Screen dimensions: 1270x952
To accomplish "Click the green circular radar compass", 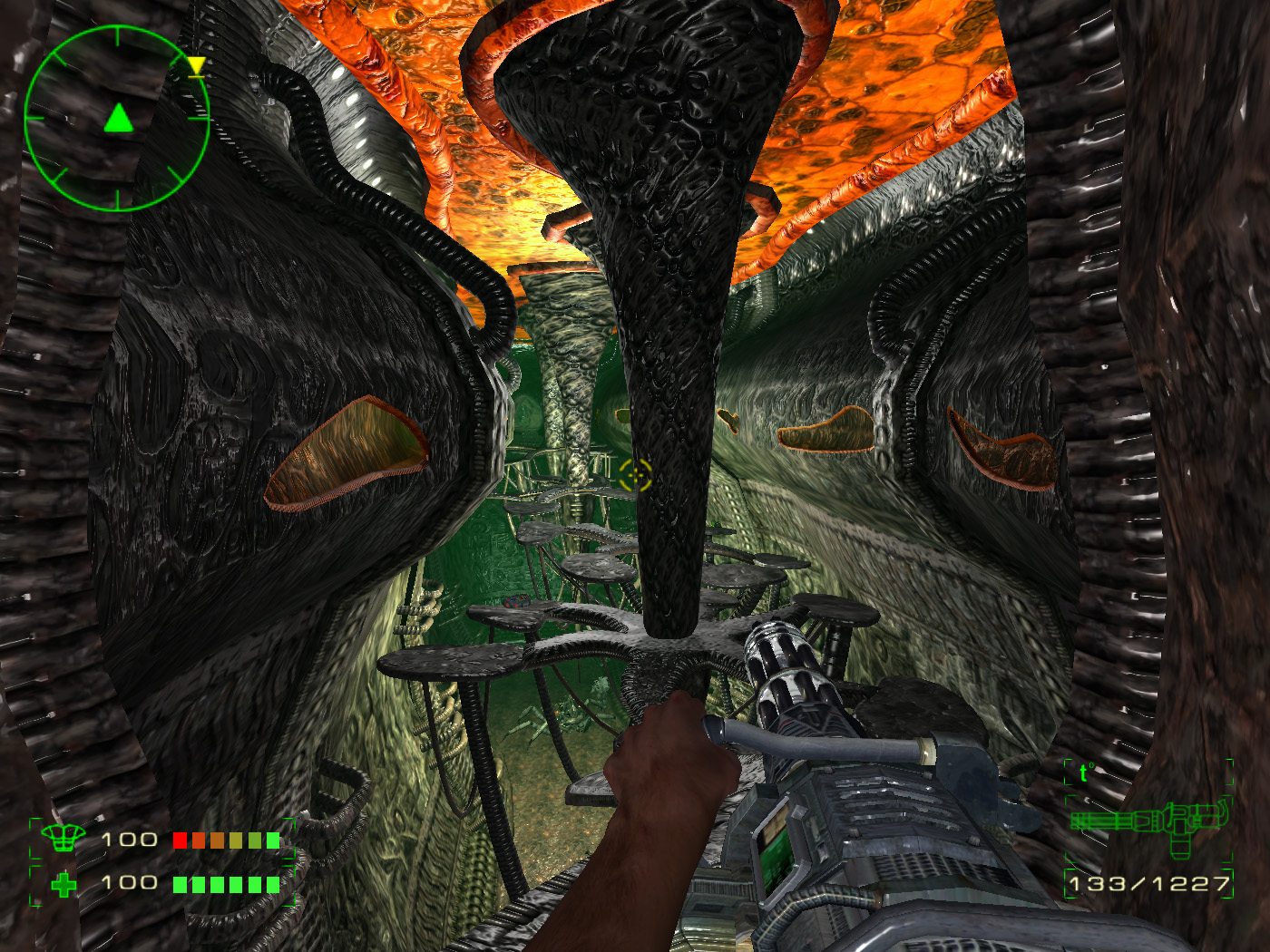I will tap(117, 119).
